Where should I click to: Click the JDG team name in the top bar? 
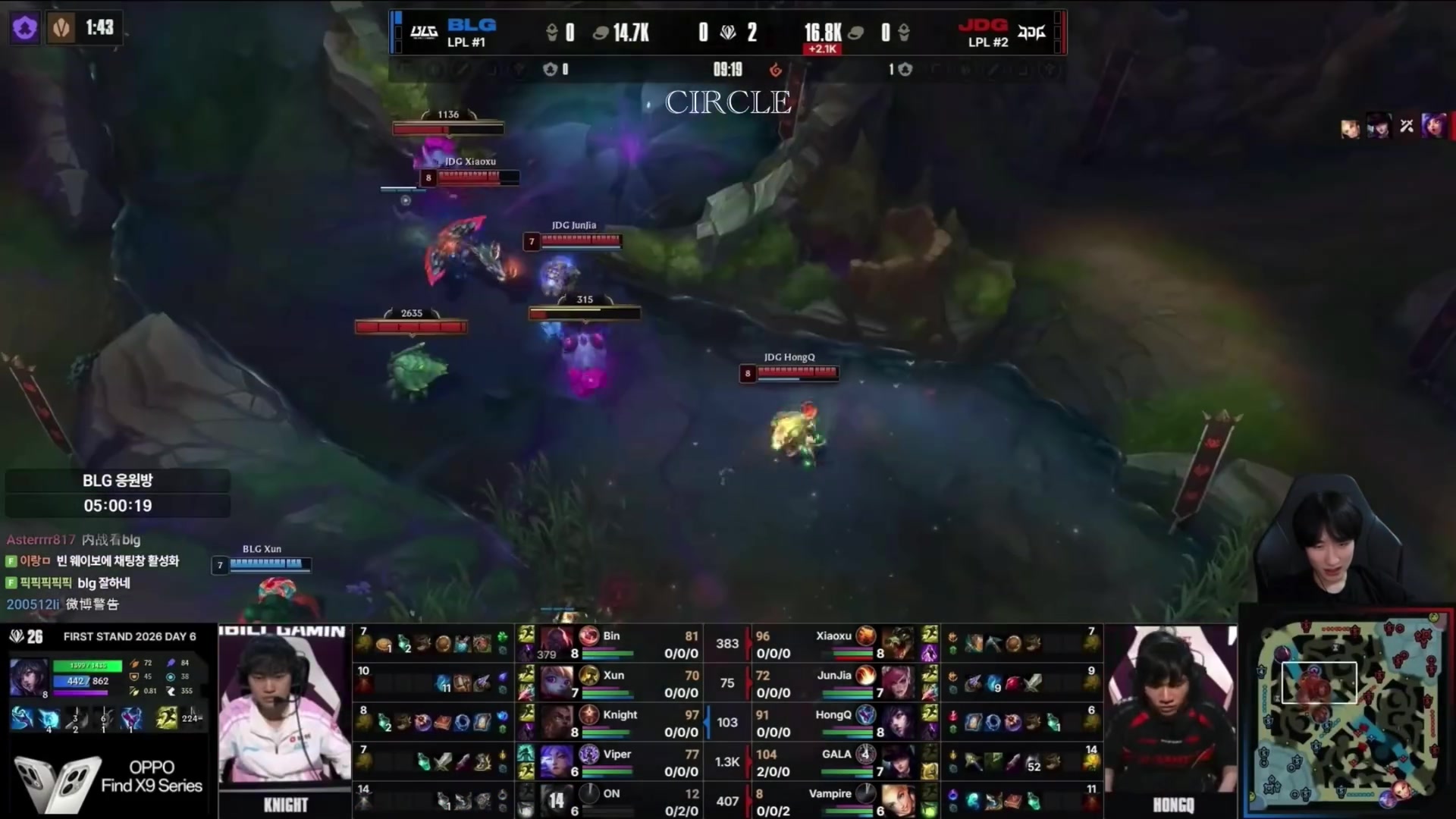[x=983, y=26]
